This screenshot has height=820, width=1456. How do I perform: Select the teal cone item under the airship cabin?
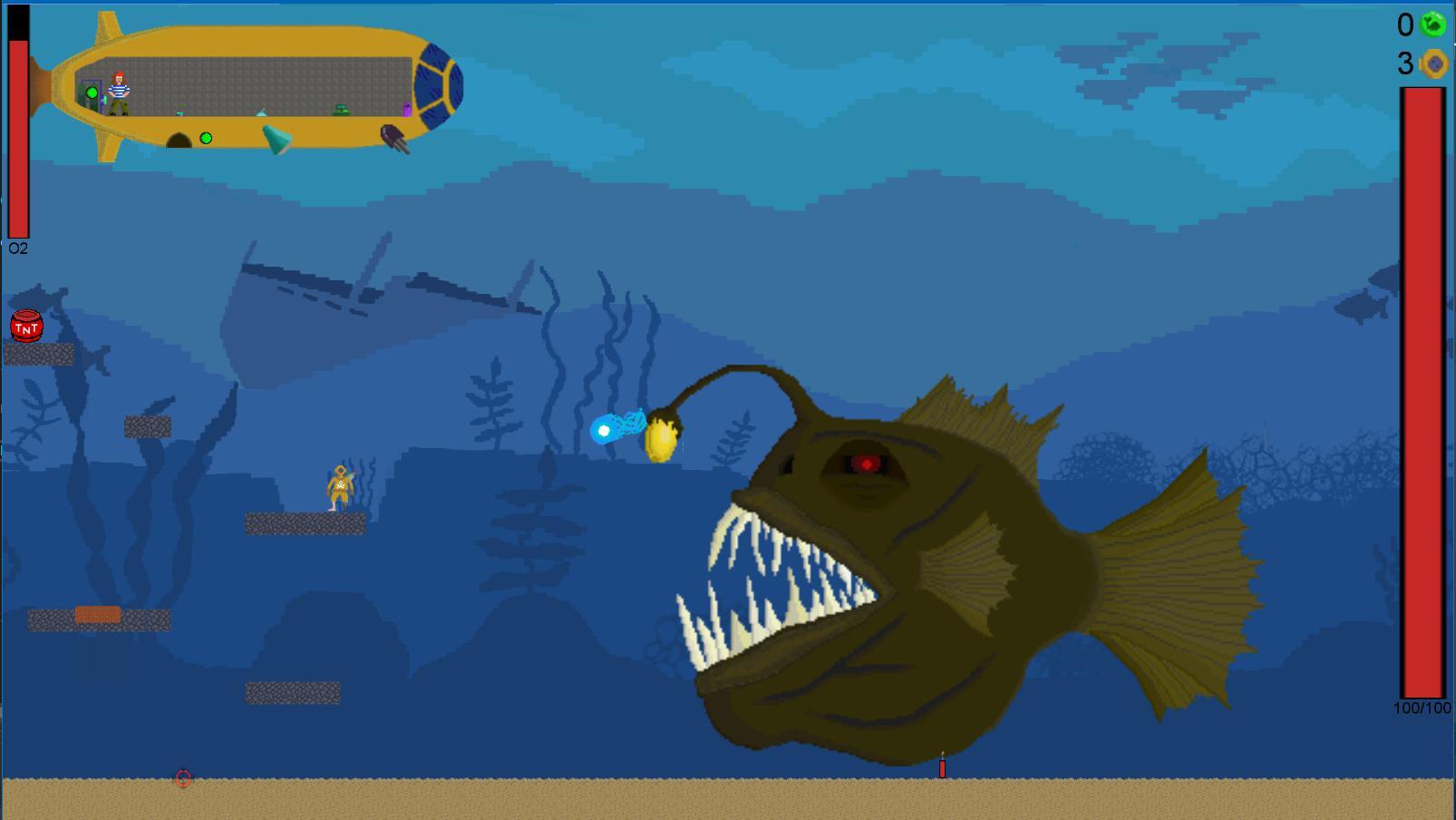[277, 139]
